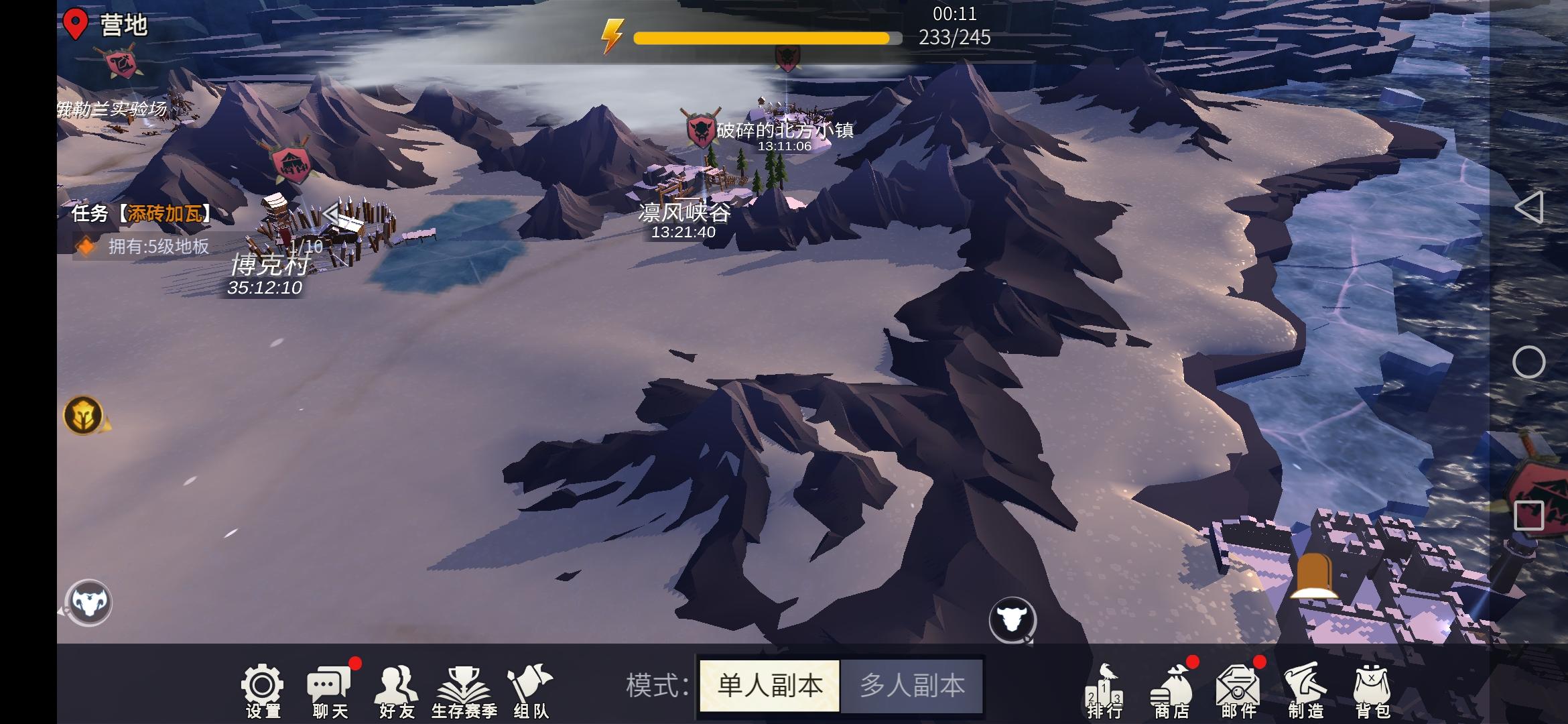
Task: Tap the wolf head emblem at bottom left
Action: click(x=90, y=601)
